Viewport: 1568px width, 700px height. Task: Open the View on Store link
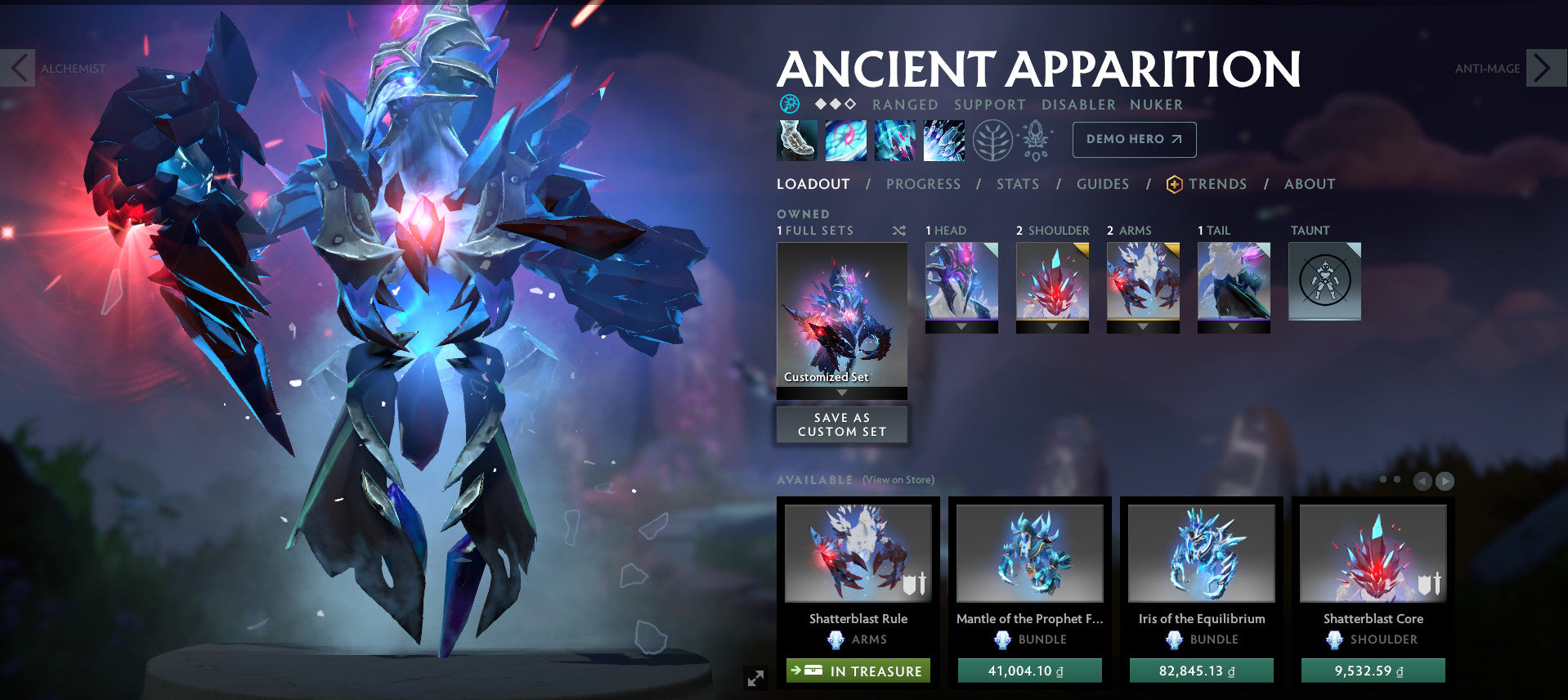pos(897,479)
